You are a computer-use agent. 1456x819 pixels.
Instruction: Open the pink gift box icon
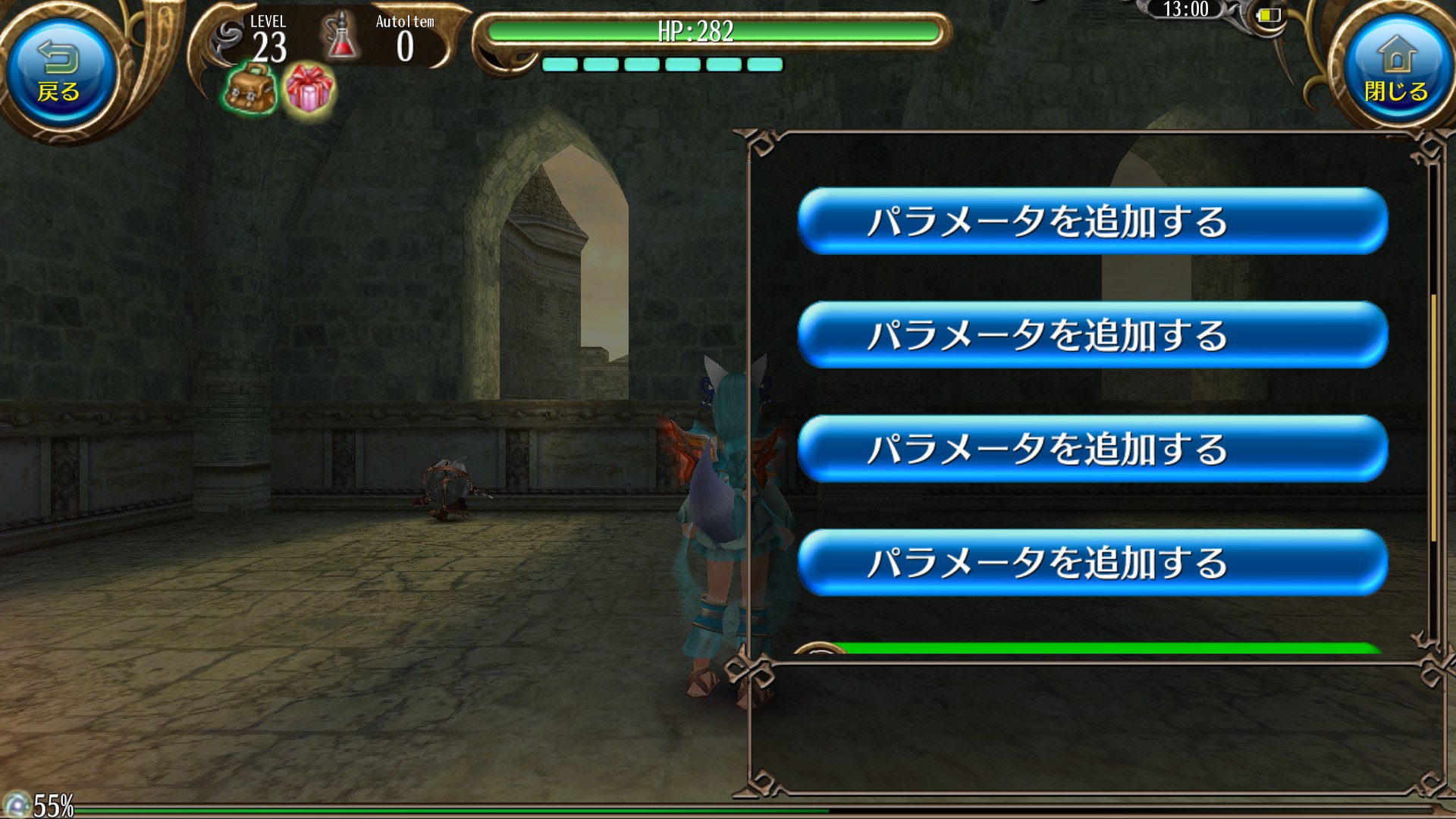(x=309, y=89)
